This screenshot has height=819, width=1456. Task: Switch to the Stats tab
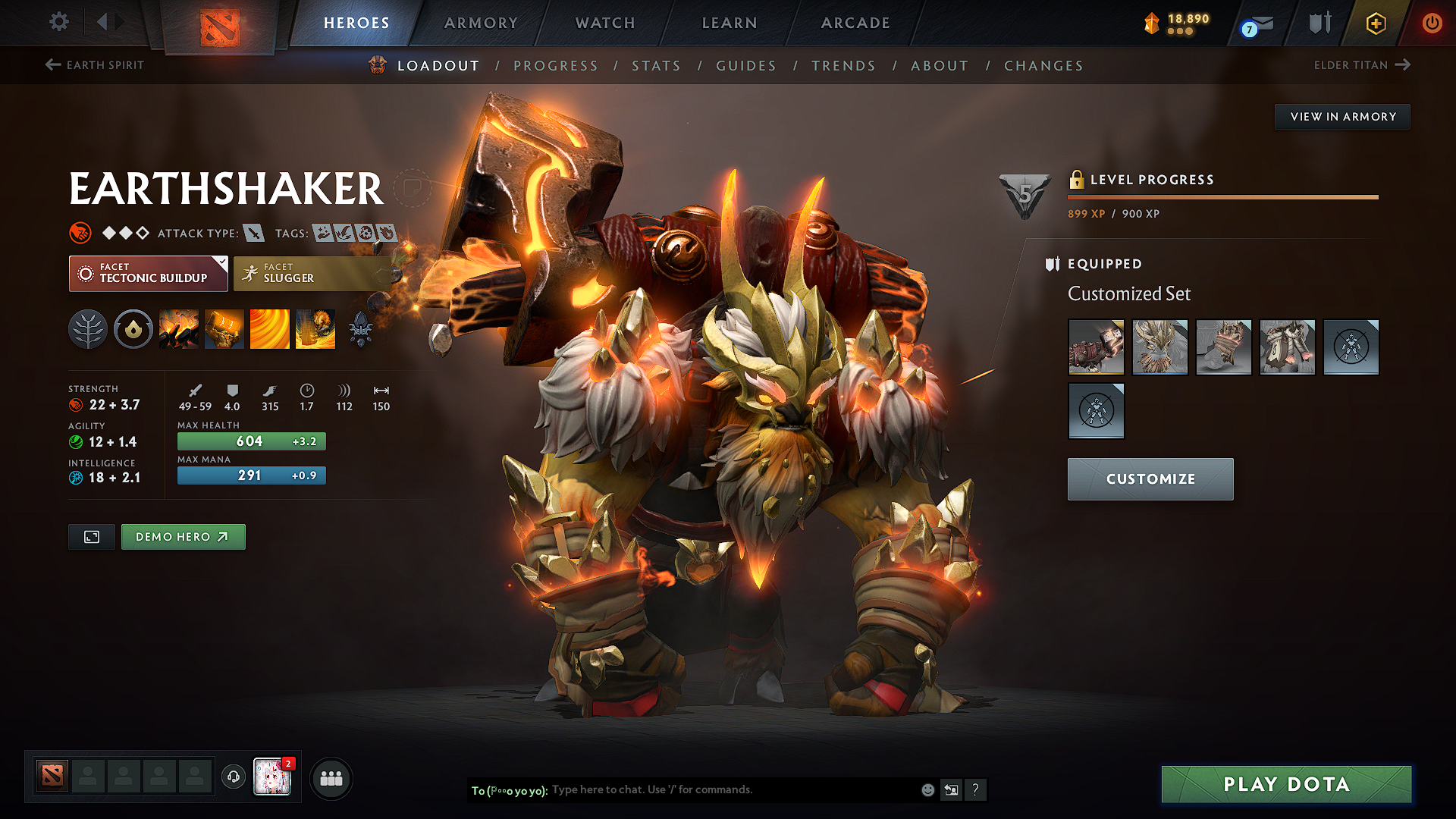pos(657,65)
